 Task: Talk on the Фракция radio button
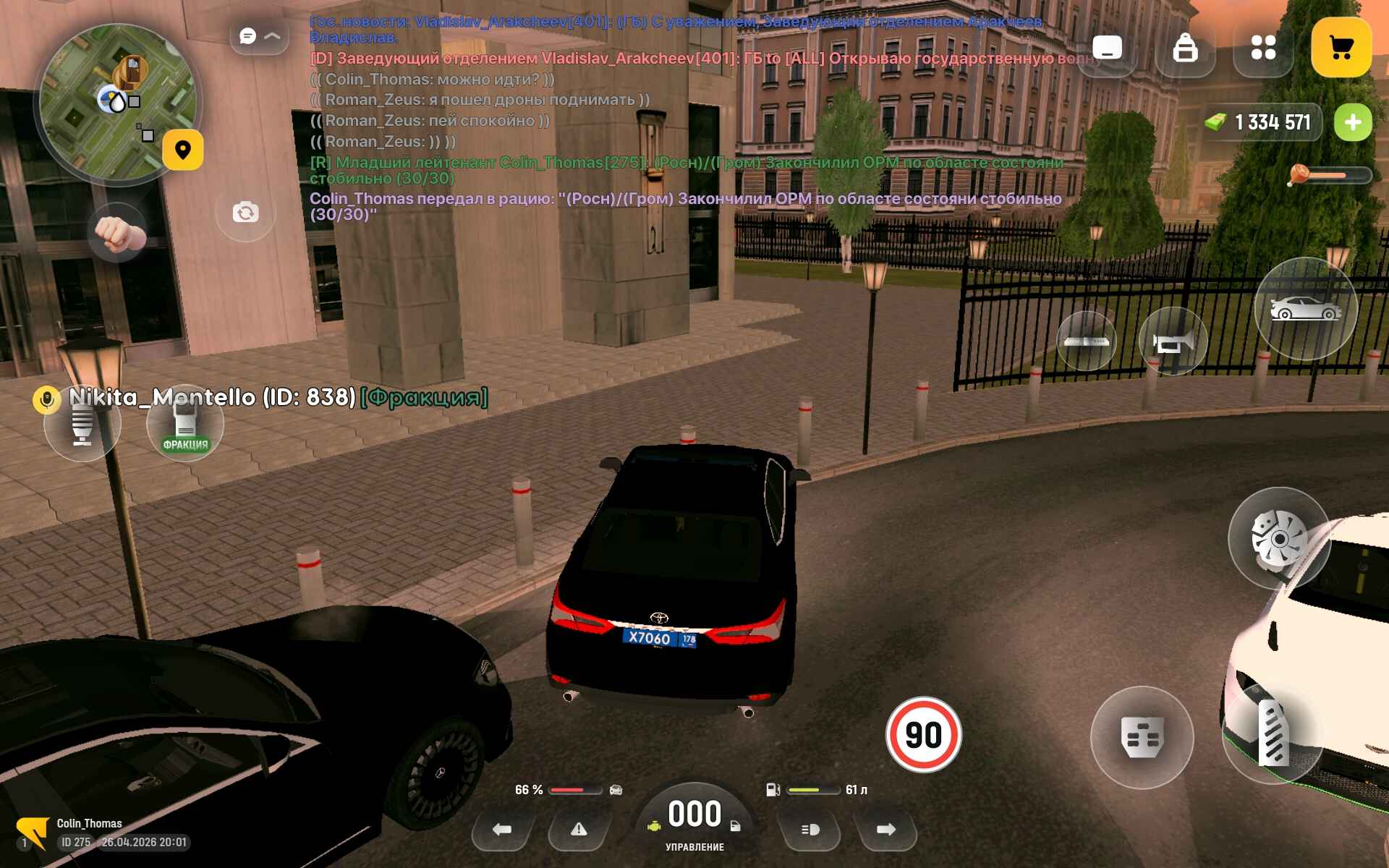click(x=185, y=425)
